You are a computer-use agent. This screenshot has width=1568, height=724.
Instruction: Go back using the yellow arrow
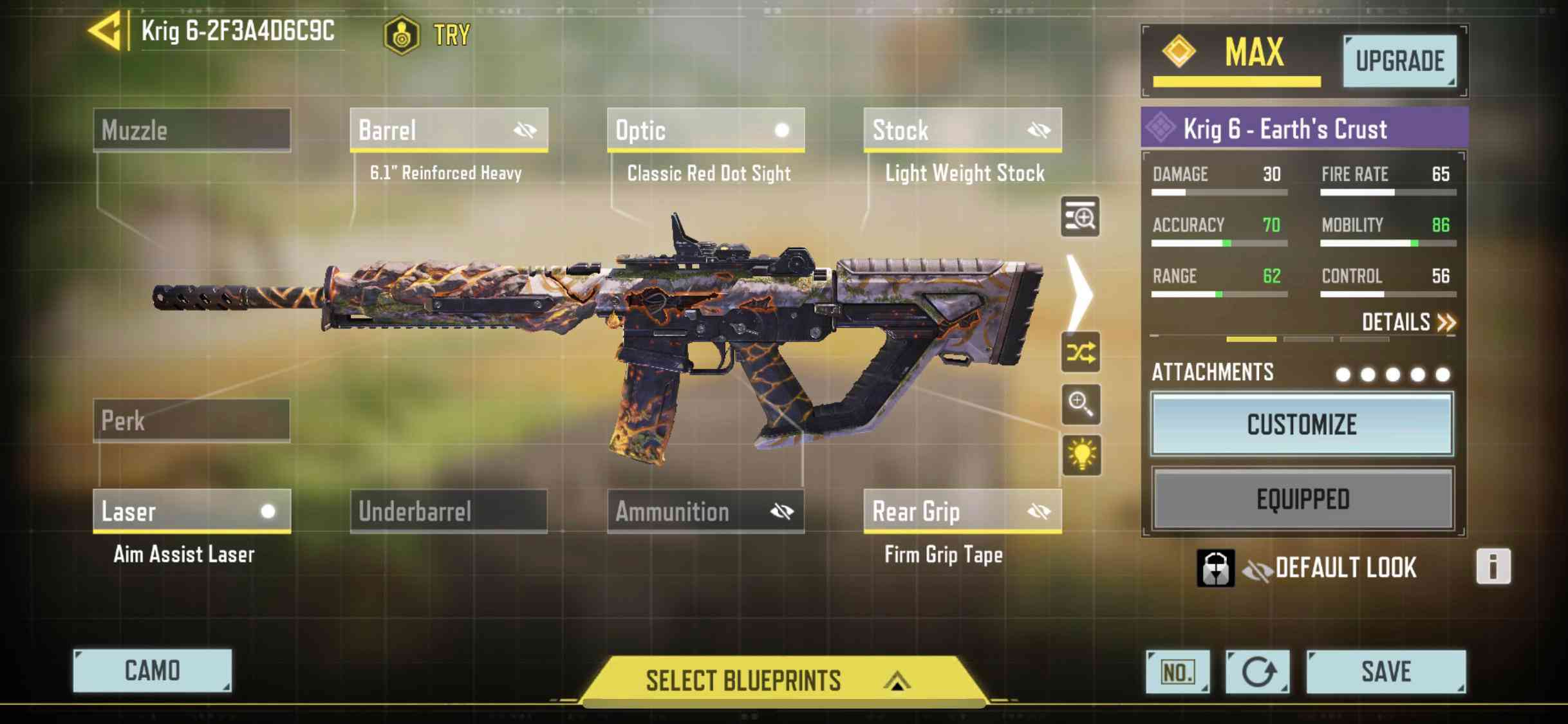coord(105,31)
